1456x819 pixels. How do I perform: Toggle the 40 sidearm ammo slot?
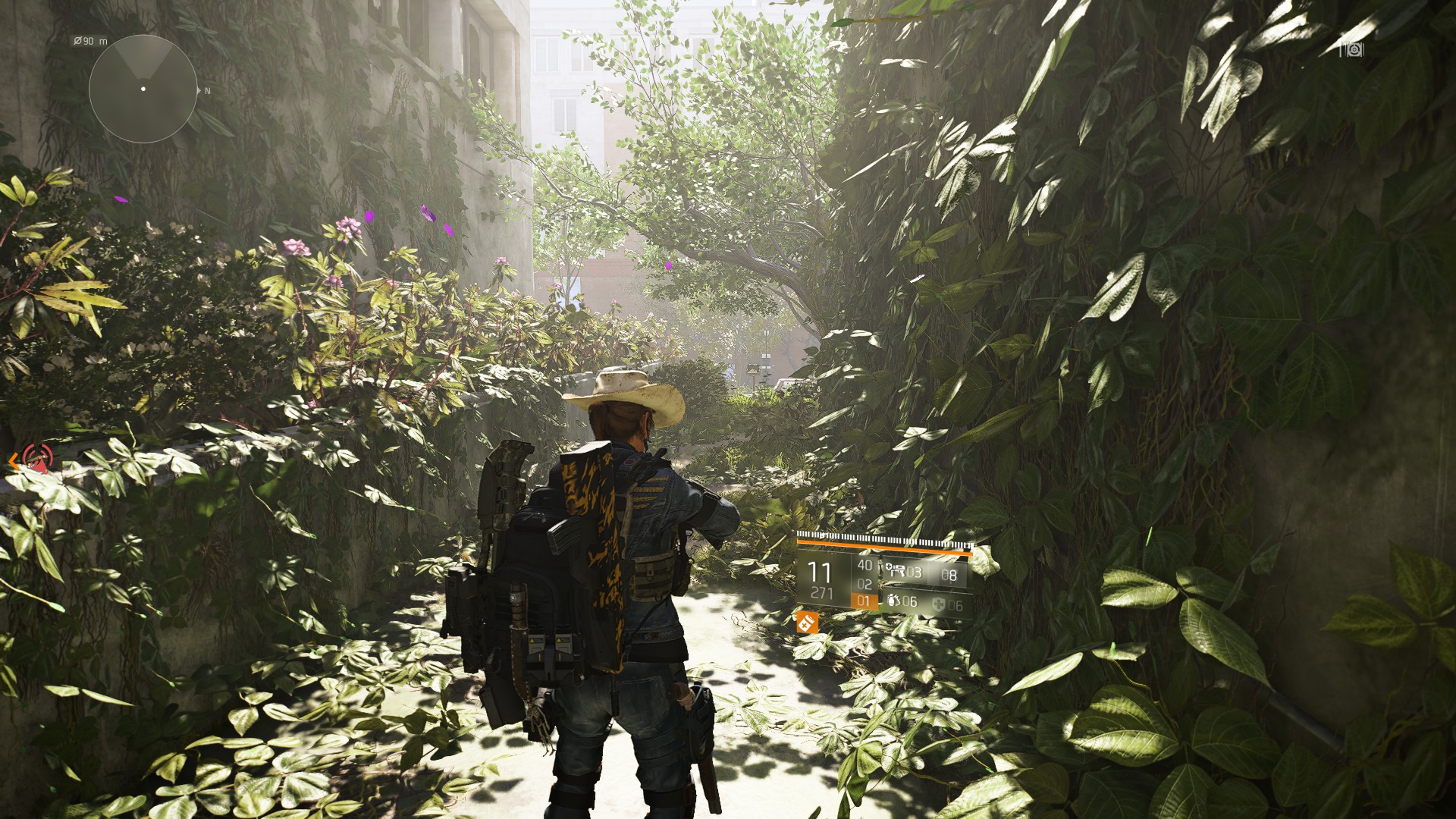[866, 566]
